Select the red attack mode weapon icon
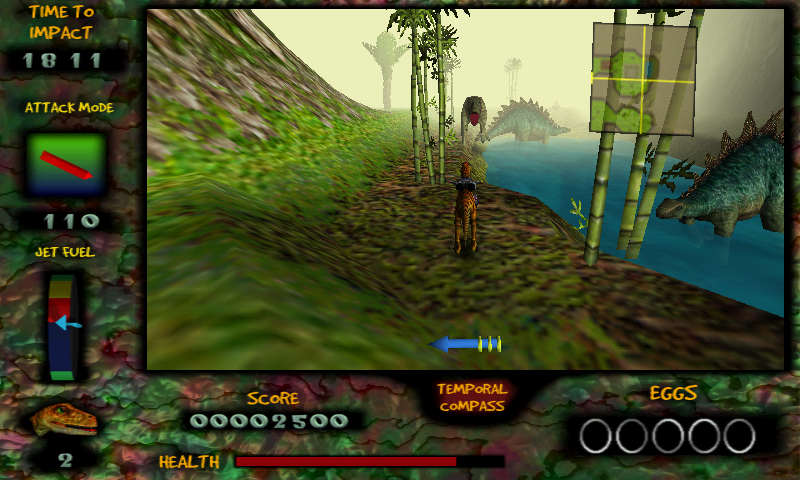This screenshot has width=800, height=480. (66, 164)
